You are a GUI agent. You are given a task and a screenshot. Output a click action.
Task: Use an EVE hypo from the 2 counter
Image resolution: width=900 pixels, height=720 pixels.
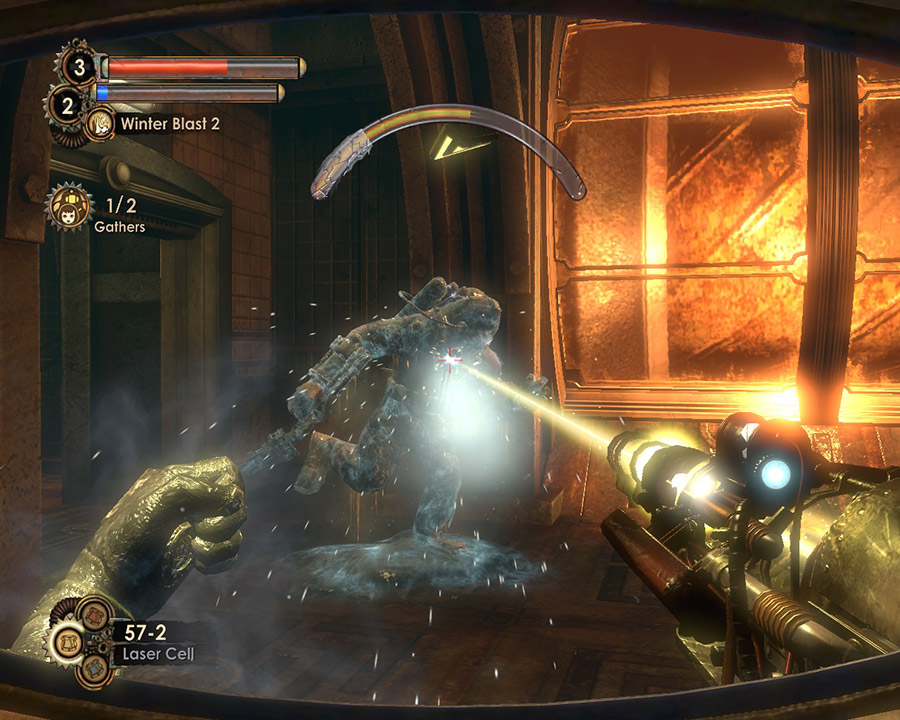coord(66,104)
